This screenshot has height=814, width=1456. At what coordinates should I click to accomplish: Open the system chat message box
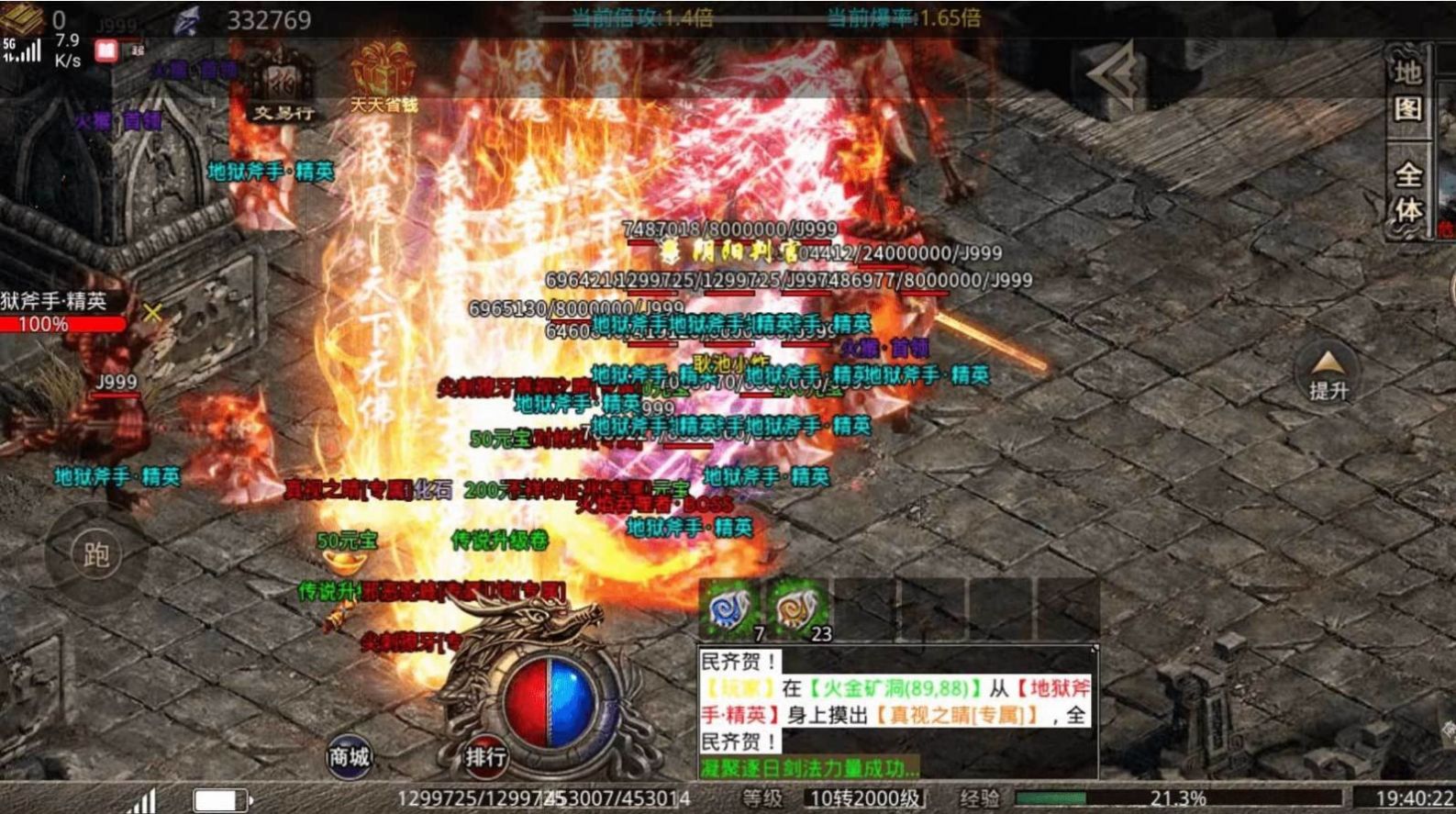point(896,711)
